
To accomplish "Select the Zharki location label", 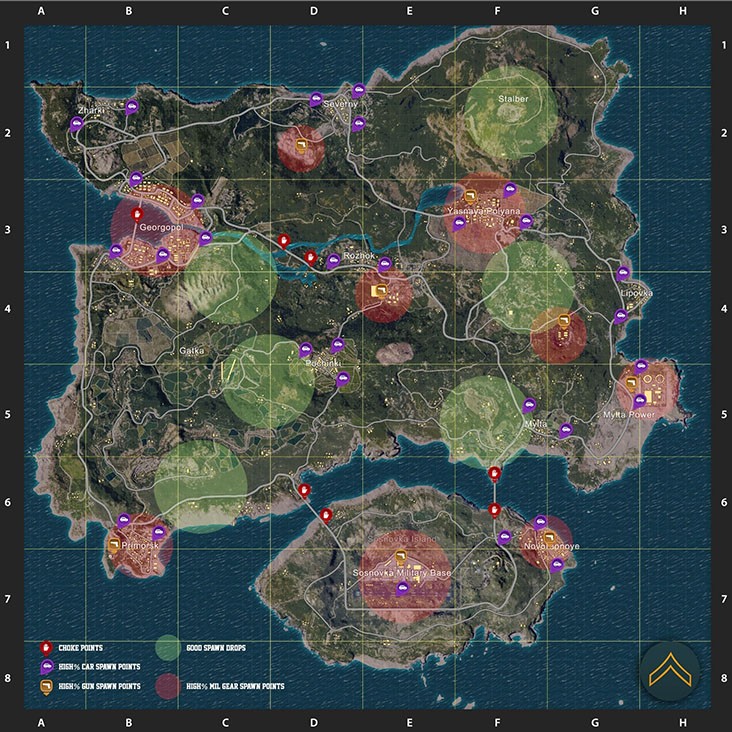I will click(89, 109).
